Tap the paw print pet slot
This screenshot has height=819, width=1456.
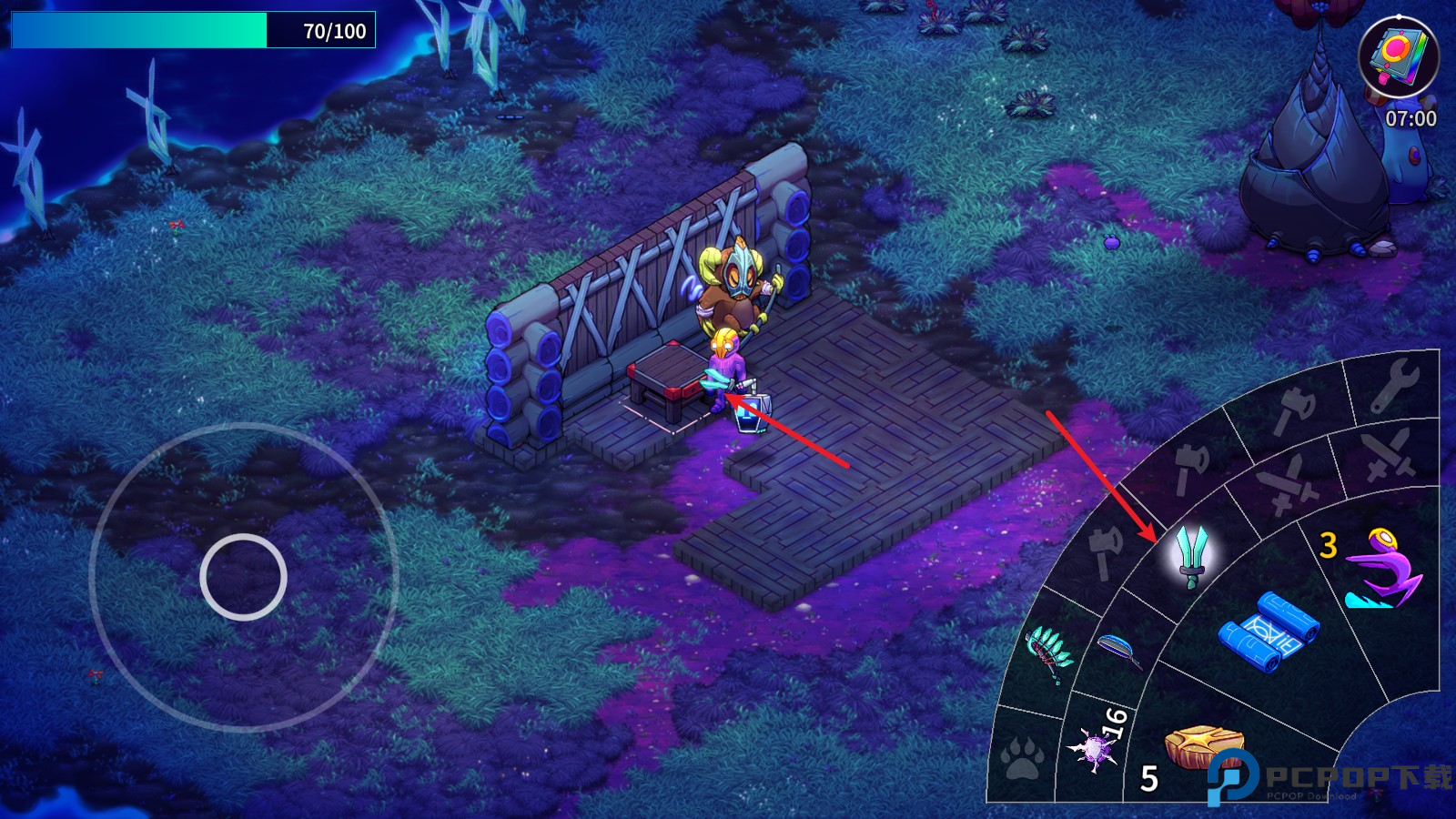tap(1024, 757)
